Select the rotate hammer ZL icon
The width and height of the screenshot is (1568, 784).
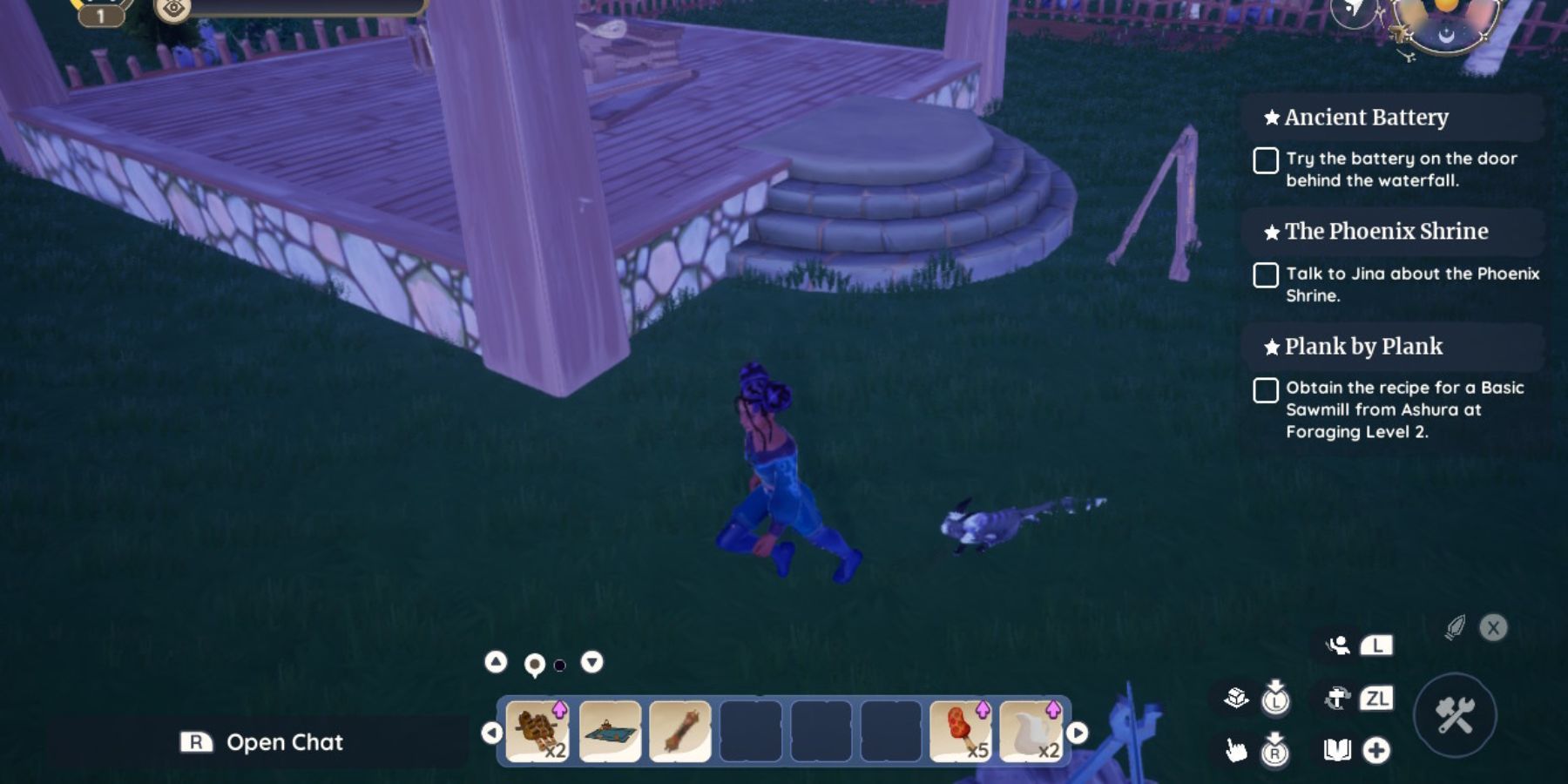1339,697
